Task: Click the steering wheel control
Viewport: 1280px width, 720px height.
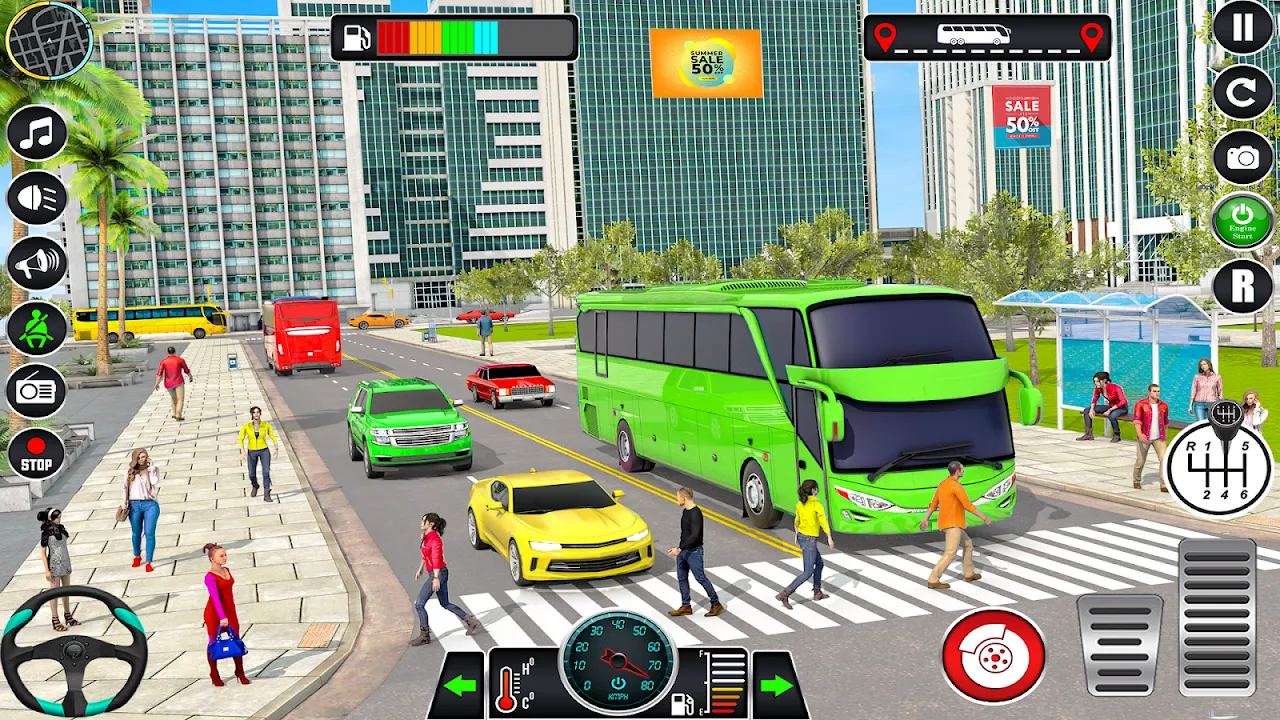Action: click(x=74, y=651)
